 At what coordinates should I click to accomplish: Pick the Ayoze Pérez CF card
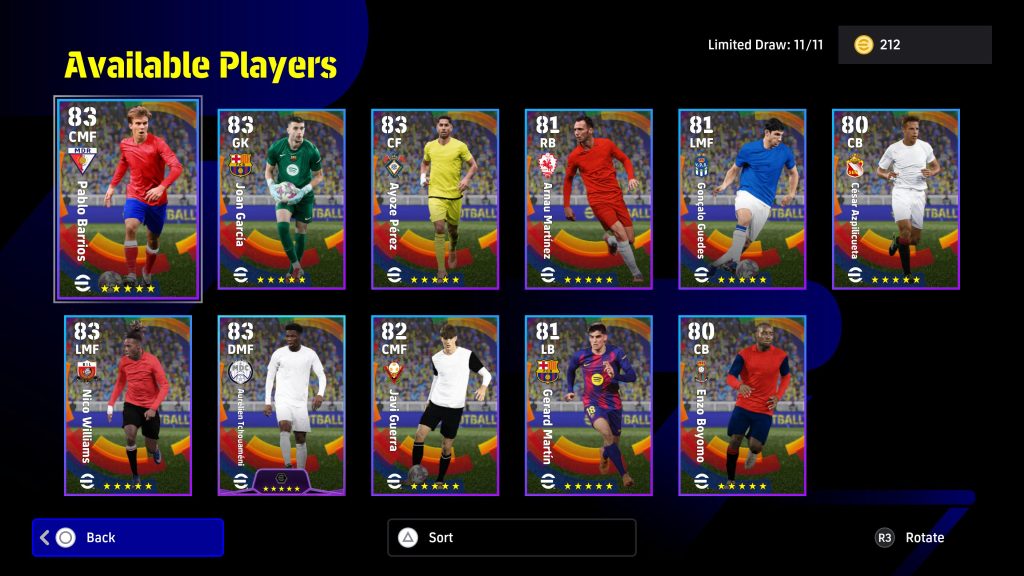pyautogui.click(x=435, y=199)
